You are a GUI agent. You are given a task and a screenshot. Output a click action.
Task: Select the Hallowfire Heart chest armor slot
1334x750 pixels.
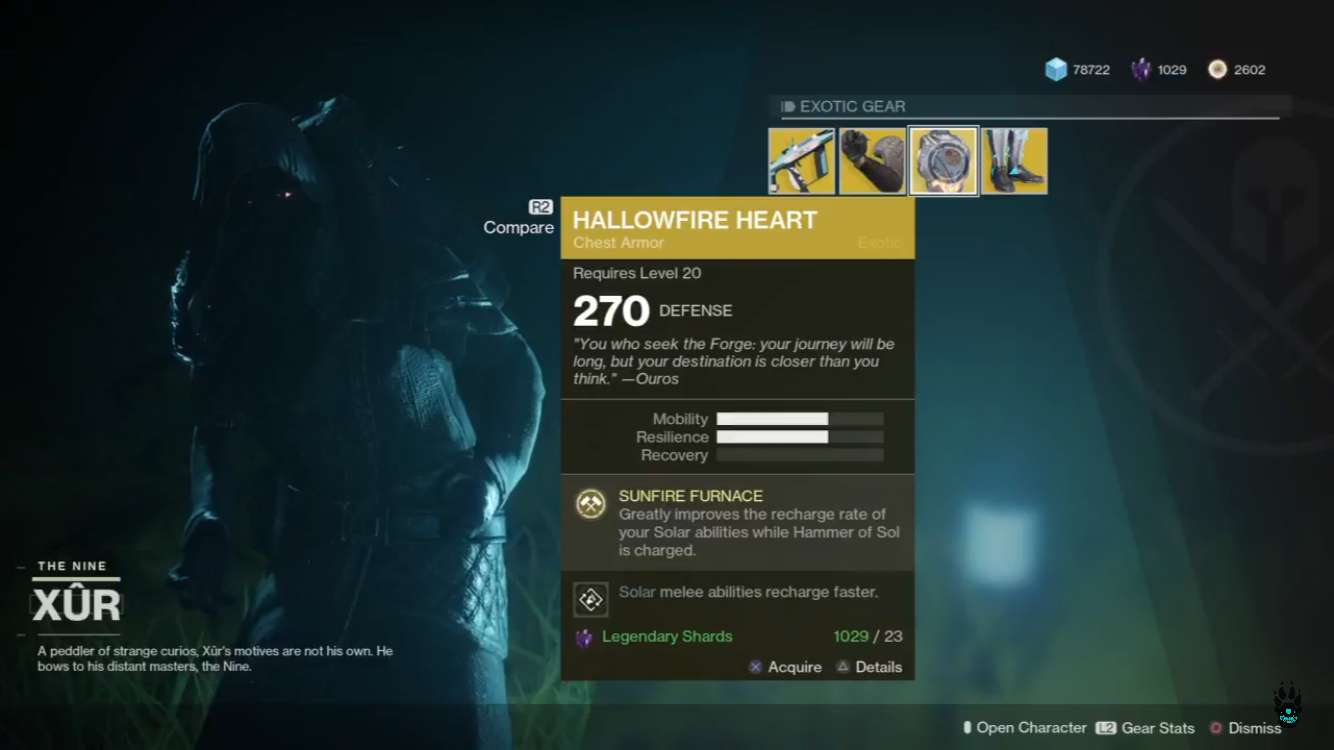943,161
